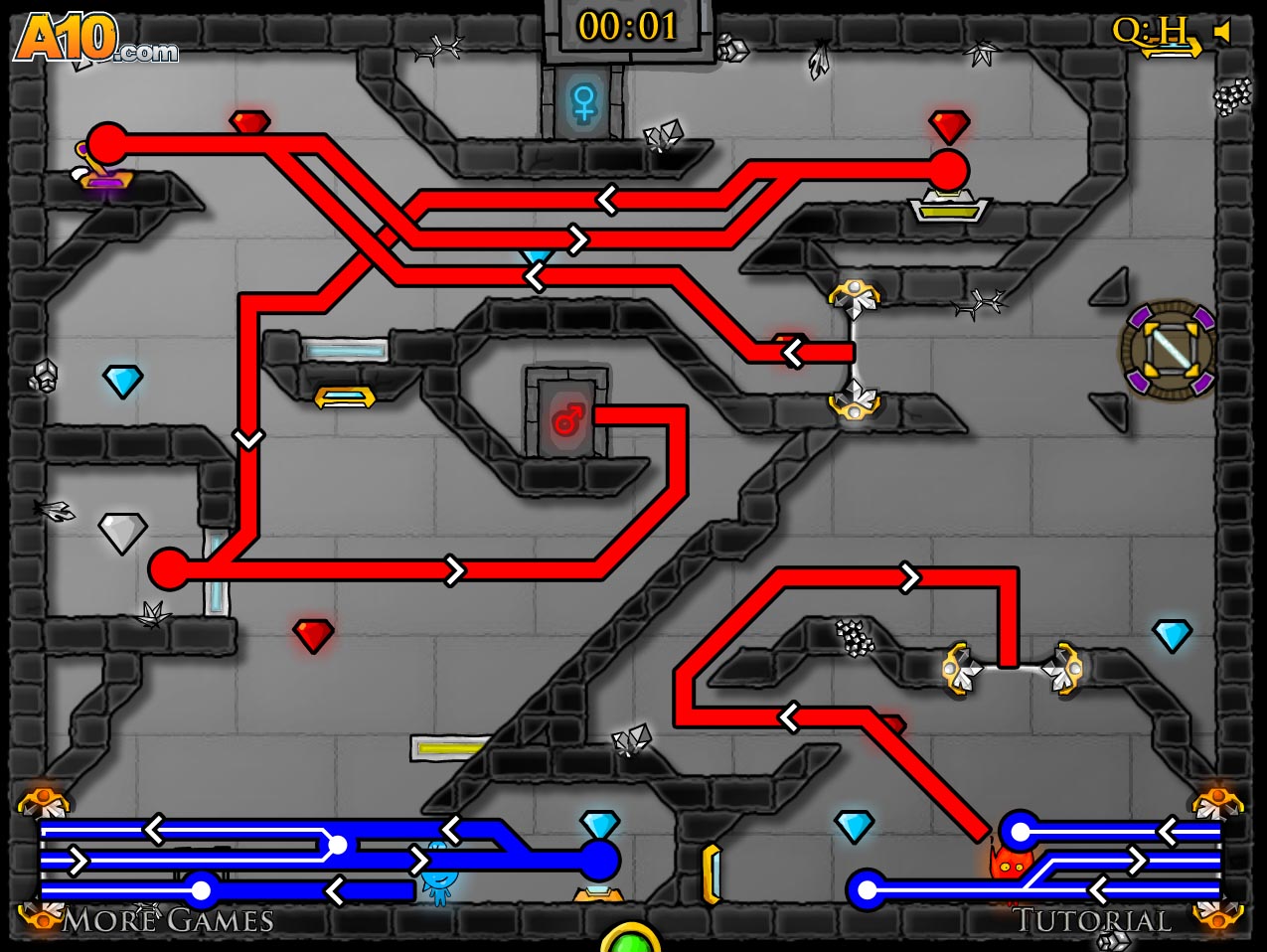1267x952 pixels.
Task: Mute sound with the speaker icon
Action: pos(1221,32)
